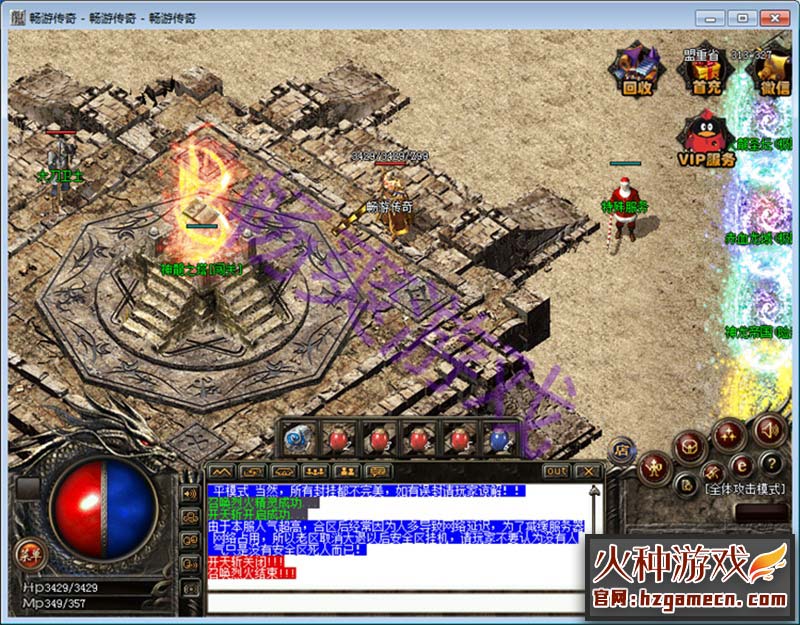Click the 菜单 round menu button
Viewport: 800px width, 625px height.
26,549
